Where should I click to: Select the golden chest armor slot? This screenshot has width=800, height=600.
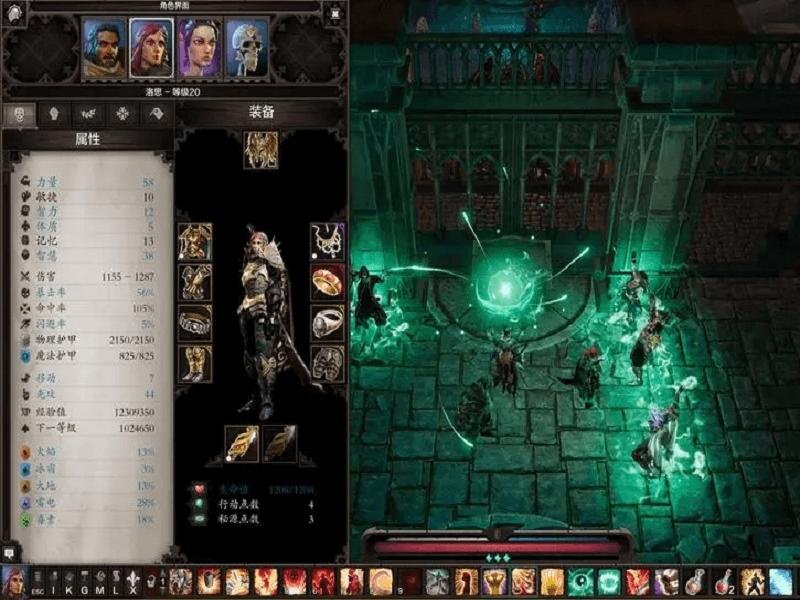click(x=195, y=241)
